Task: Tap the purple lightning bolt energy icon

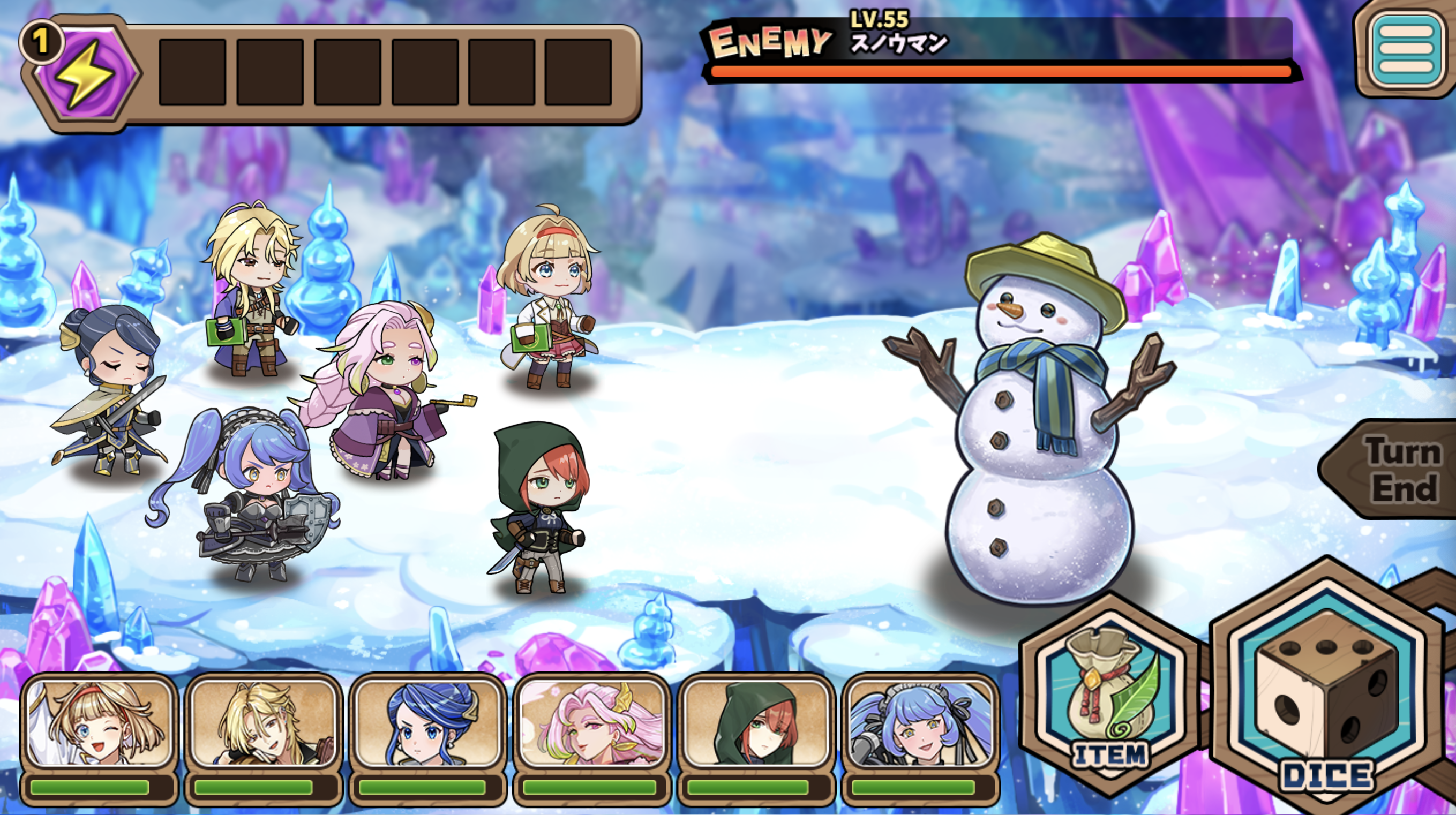Action: tap(86, 72)
